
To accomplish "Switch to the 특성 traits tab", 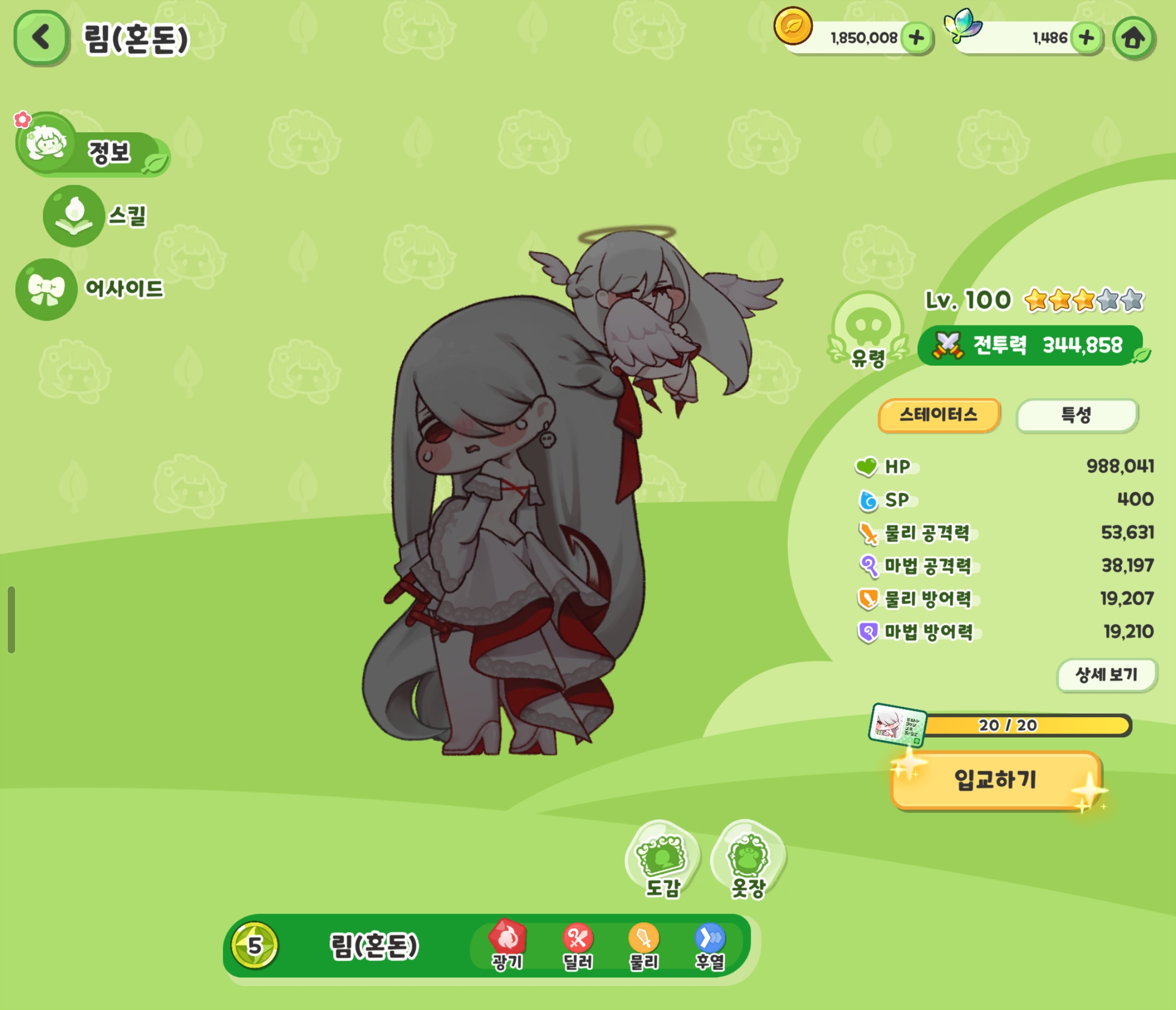I will pos(1076,415).
